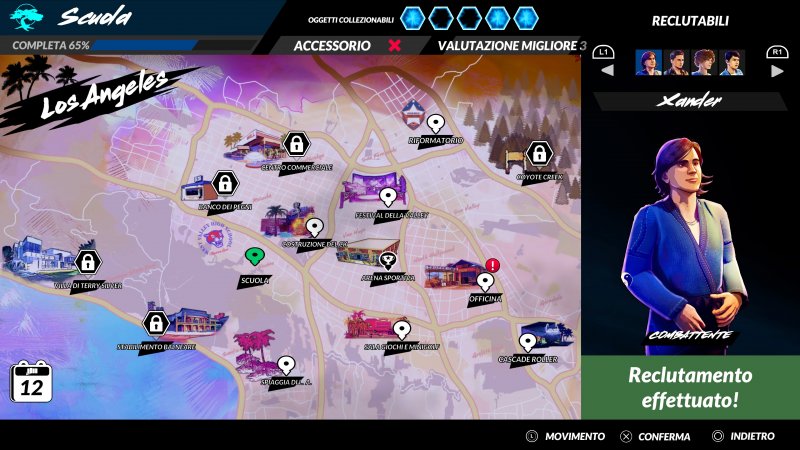
Task: Select the Scuola green map marker
Action: 254,257
